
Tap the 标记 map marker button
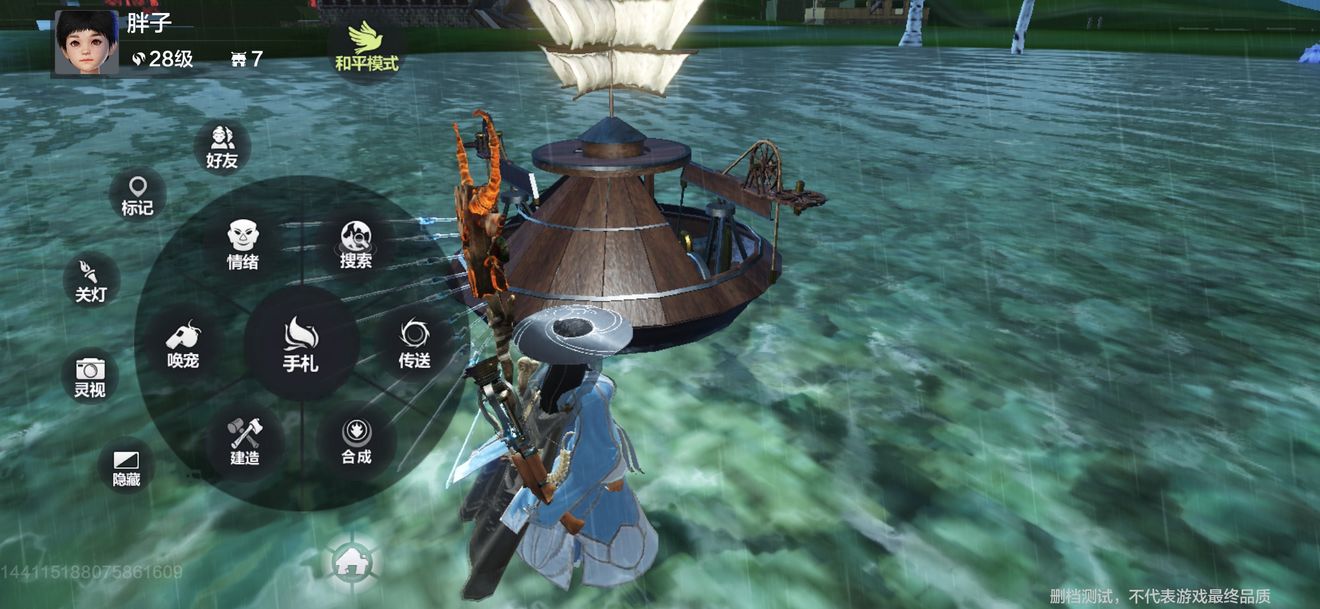point(137,194)
